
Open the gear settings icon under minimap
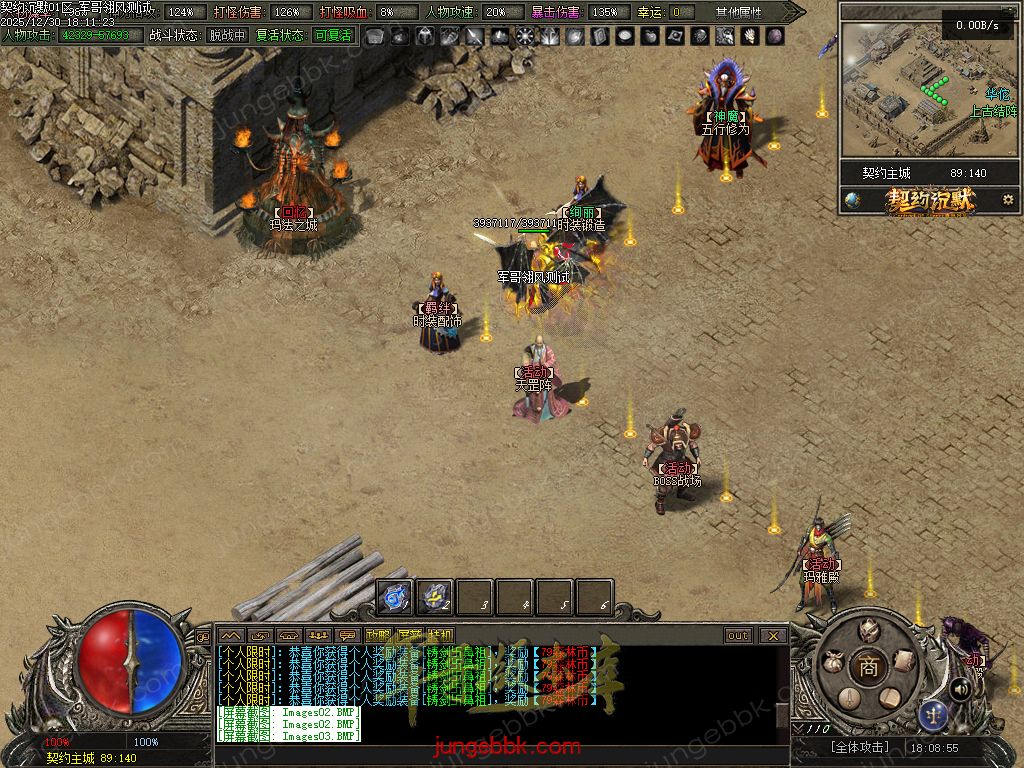click(1007, 200)
